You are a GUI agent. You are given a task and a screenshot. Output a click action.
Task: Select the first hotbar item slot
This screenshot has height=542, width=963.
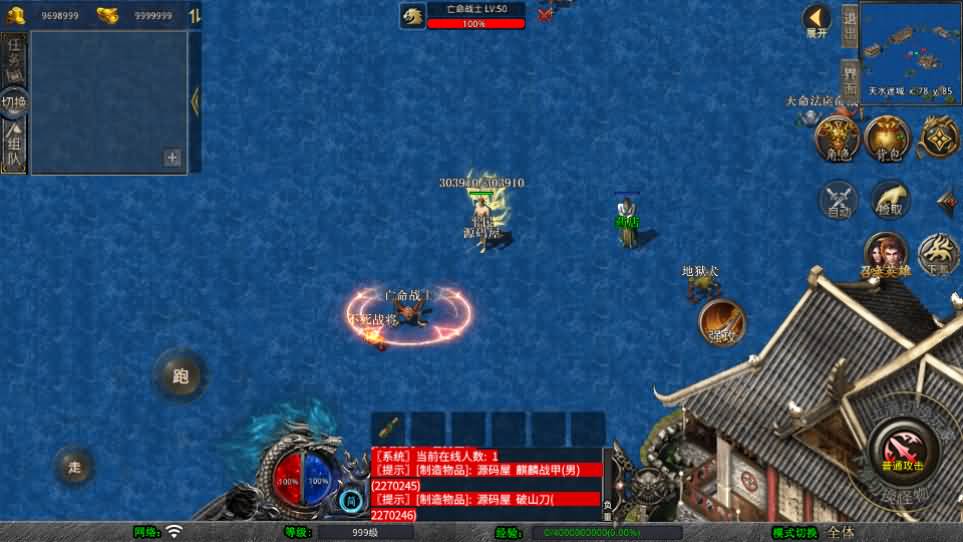pyautogui.click(x=390, y=427)
